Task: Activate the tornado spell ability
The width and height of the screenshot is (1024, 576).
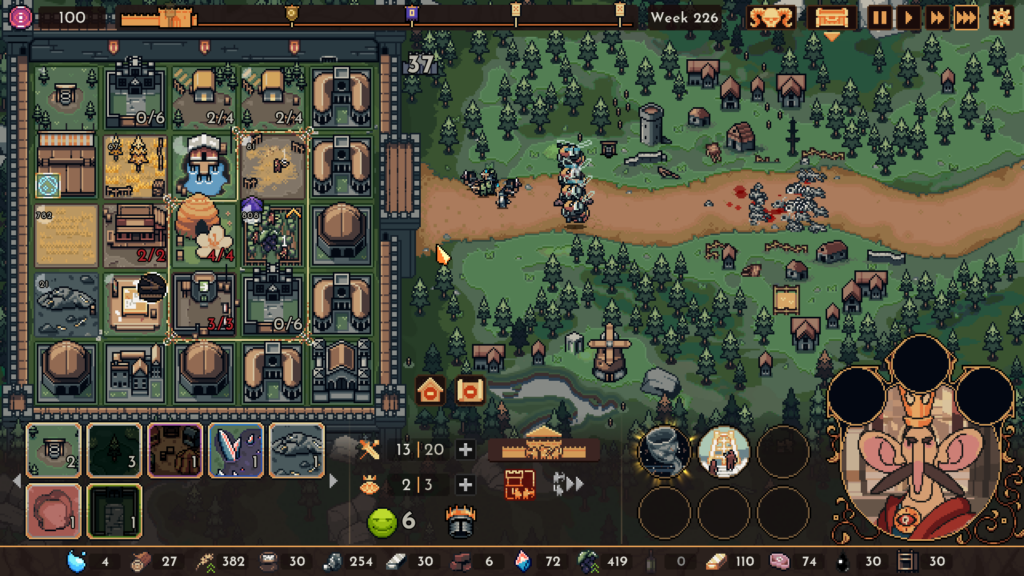Action: click(665, 452)
